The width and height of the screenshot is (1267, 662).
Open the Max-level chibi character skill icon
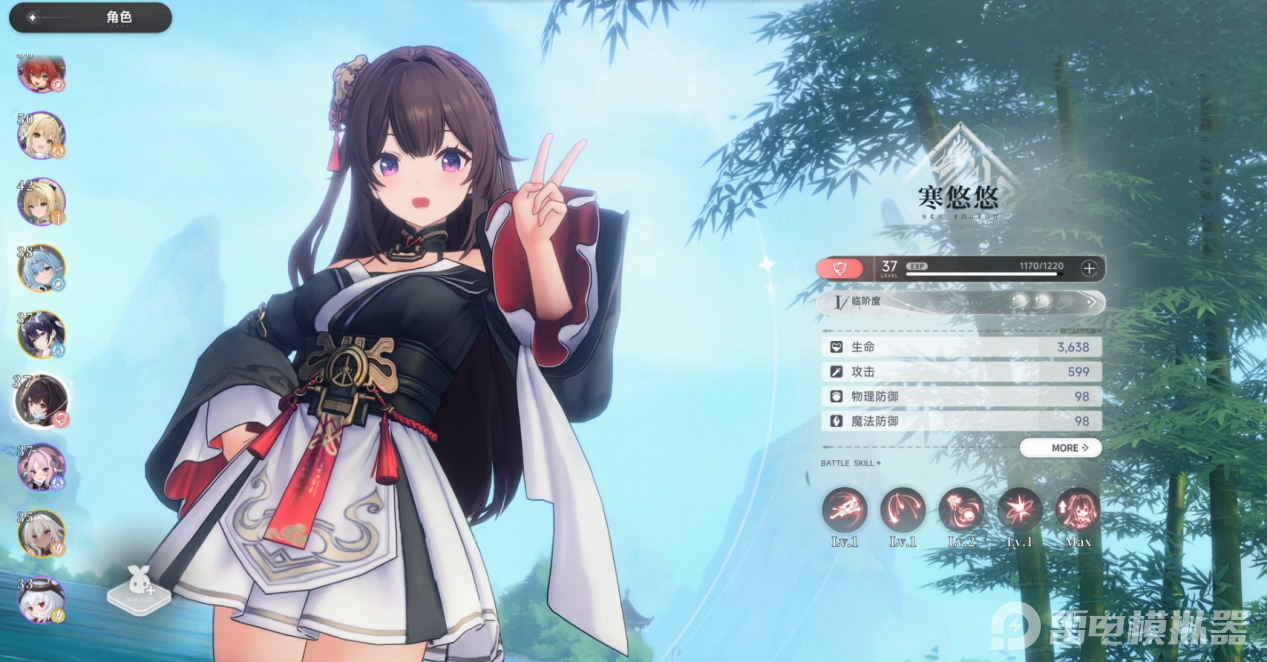pos(1078,511)
